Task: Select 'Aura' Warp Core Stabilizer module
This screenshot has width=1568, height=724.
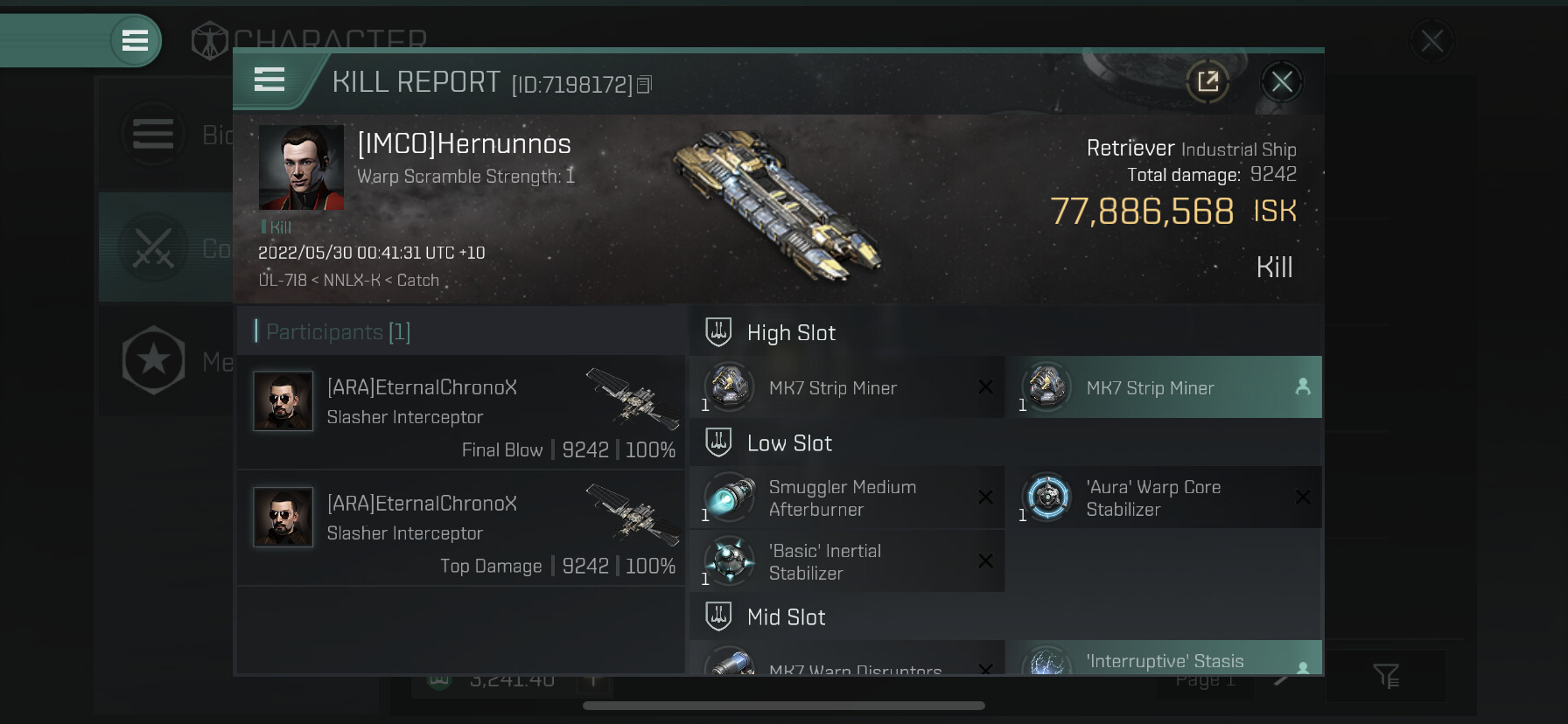Action: (x=1165, y=498)
